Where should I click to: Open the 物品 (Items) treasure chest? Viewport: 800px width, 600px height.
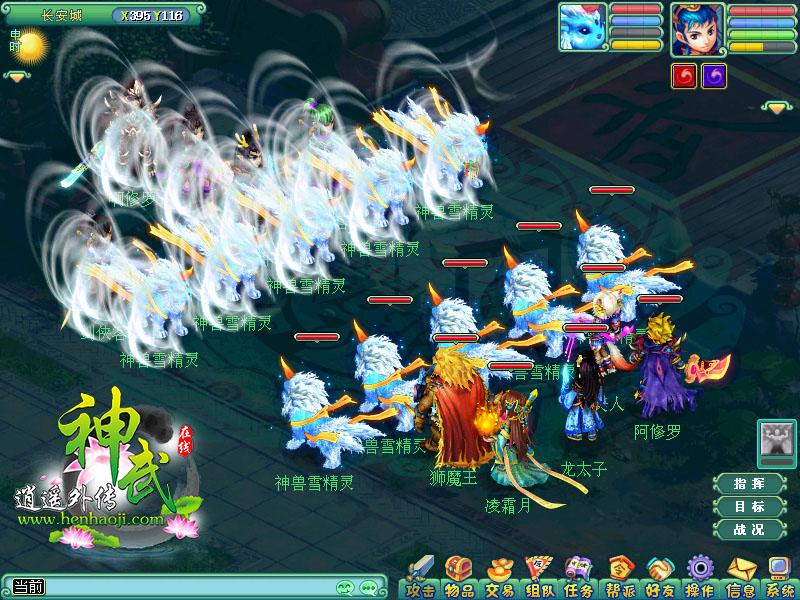click(458, 577)
